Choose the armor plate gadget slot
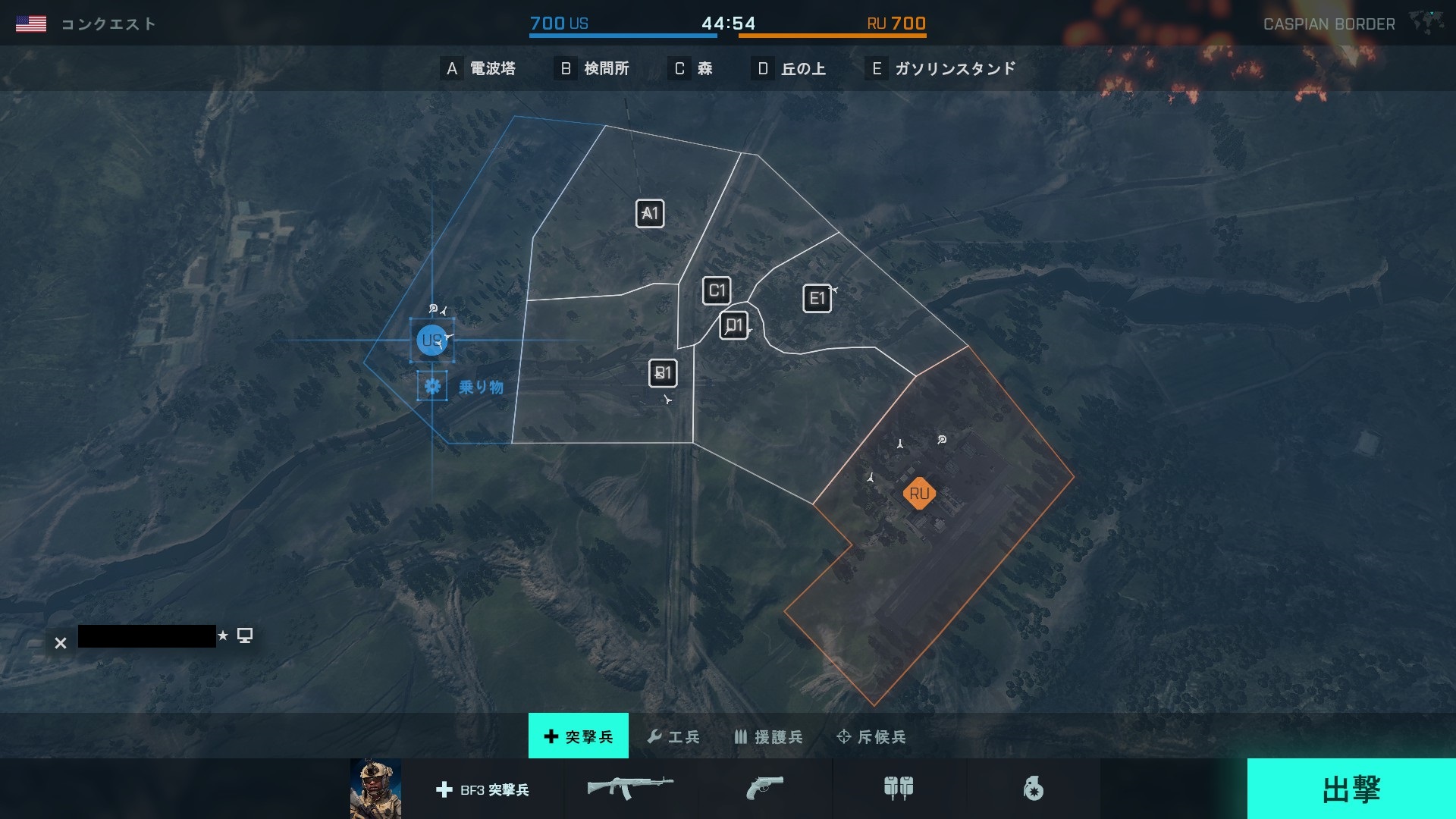This screenshot has height=819, width=1456. point(899,788)
